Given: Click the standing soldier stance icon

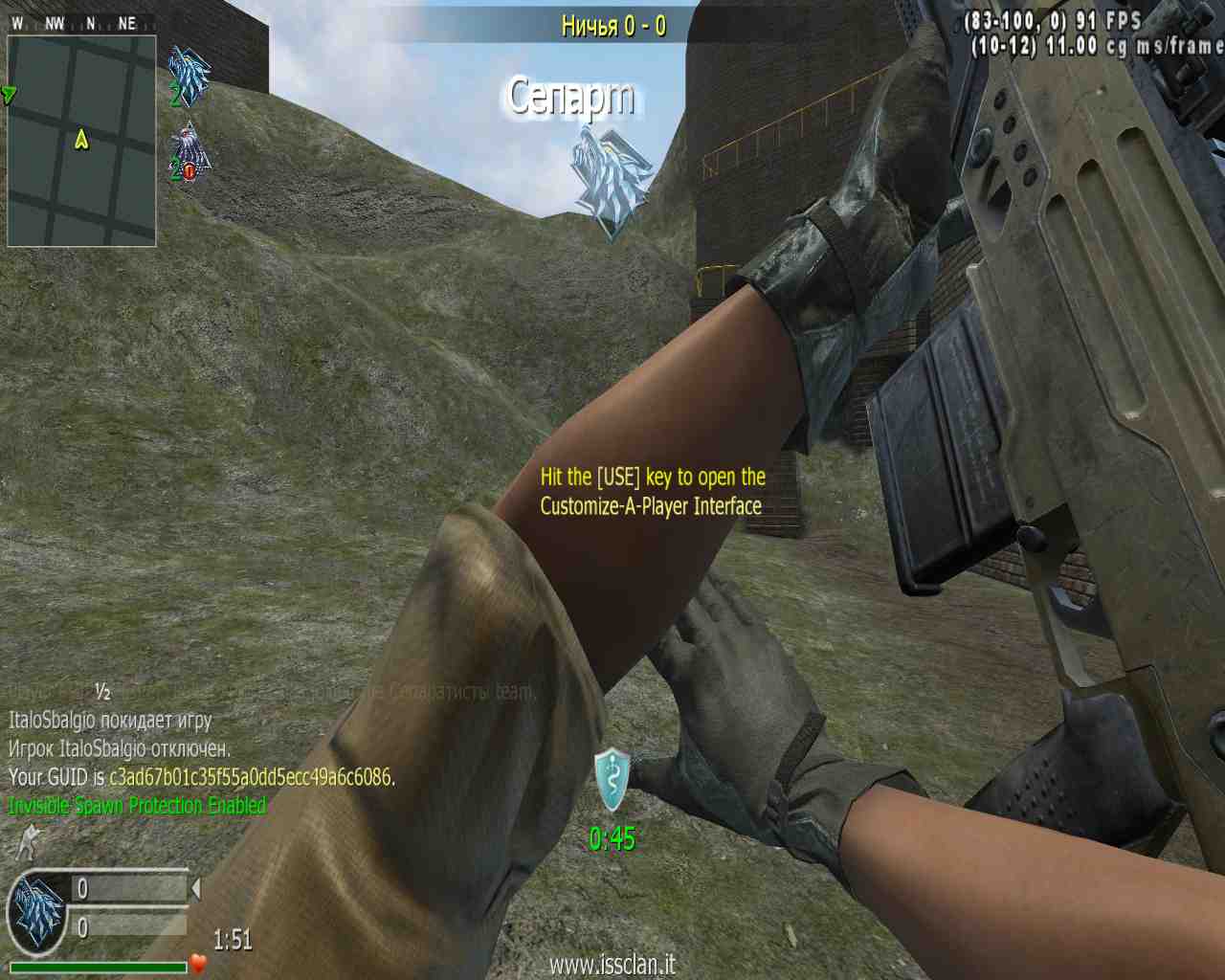Looking at the screenshot, I should tap(29, 841).
